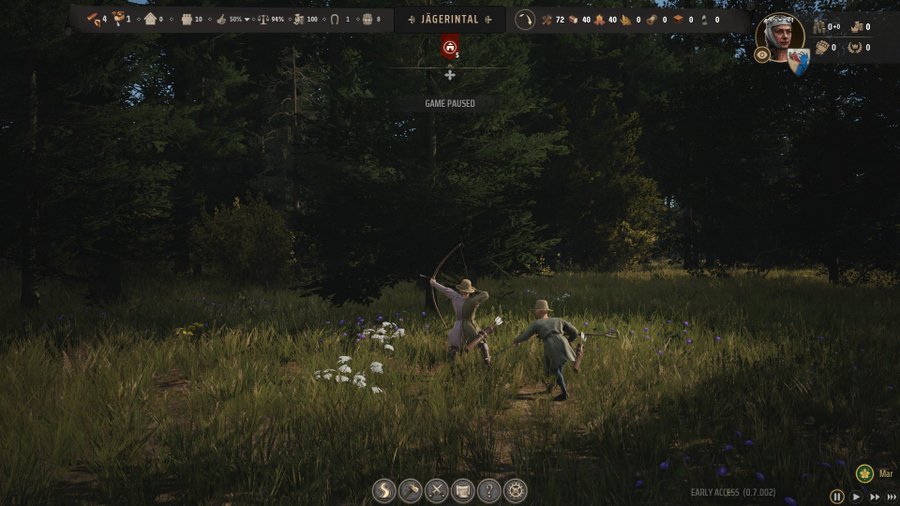The width and height of the screenshot is (900, 506).
Task: Set game speed to double fast-forward
Action: point(875,496)
